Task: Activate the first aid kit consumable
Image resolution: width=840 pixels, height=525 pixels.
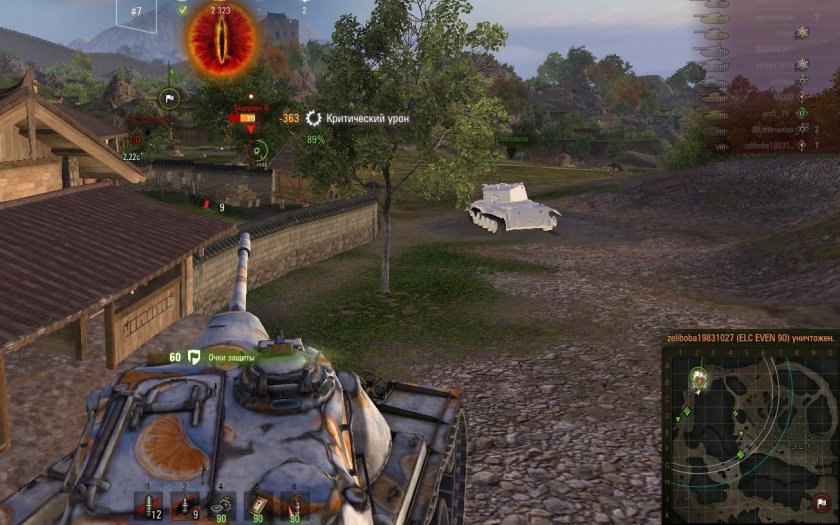Action: coord(257,505)
